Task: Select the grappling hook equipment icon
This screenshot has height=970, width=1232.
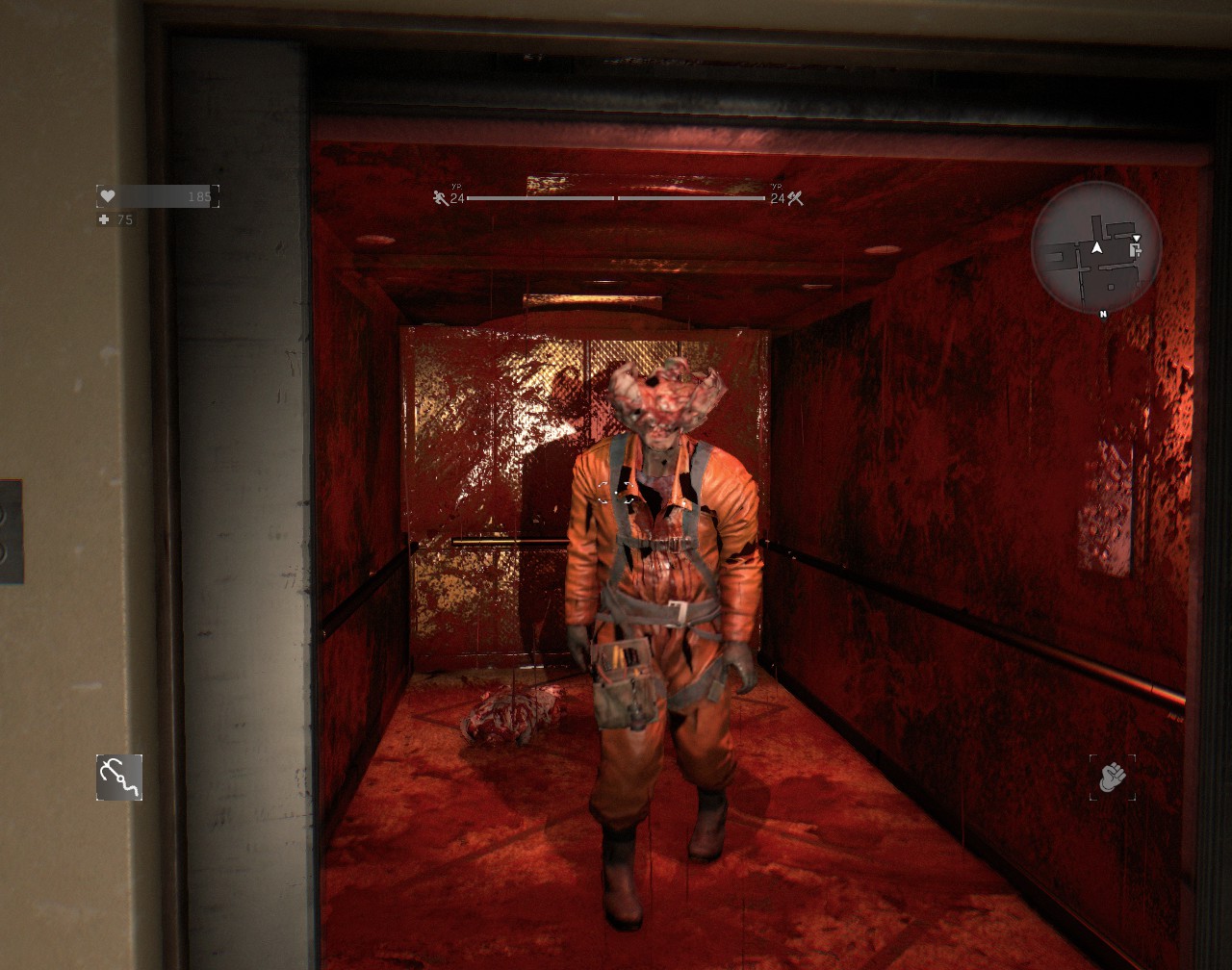Action: (x=119, y=778)
